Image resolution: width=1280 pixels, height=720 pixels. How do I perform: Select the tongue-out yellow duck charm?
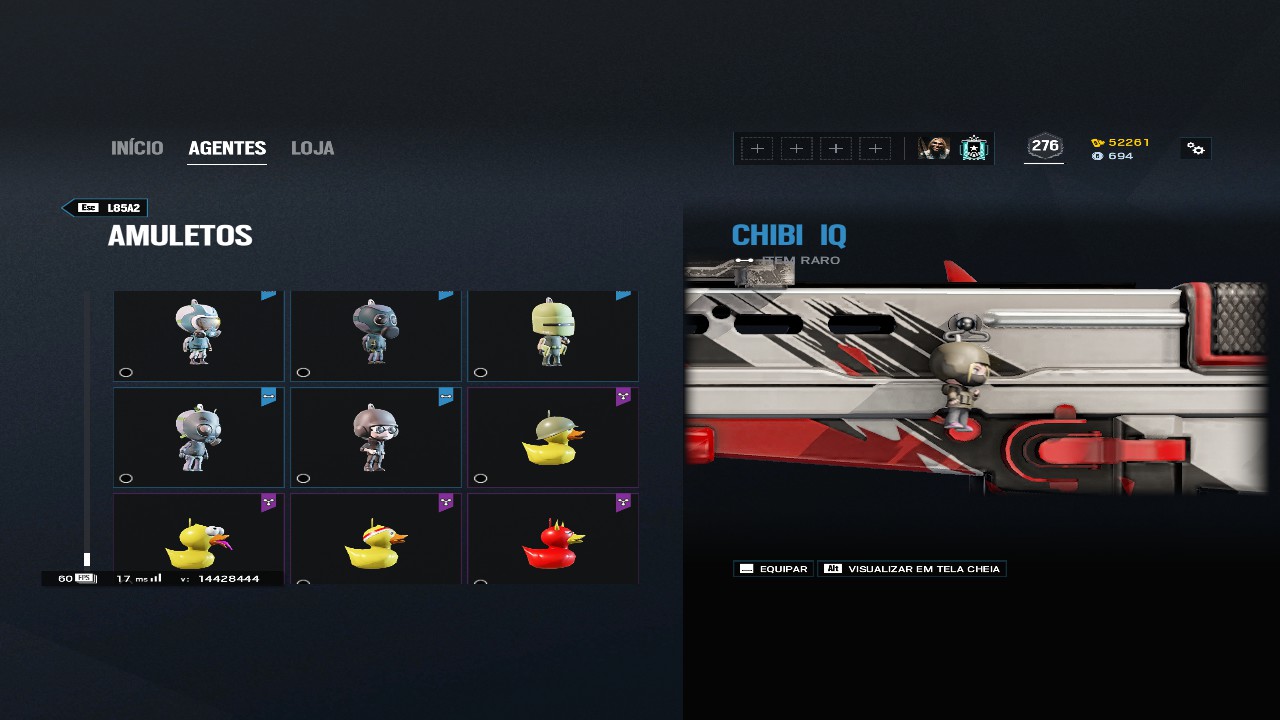(x=198, y=542)
